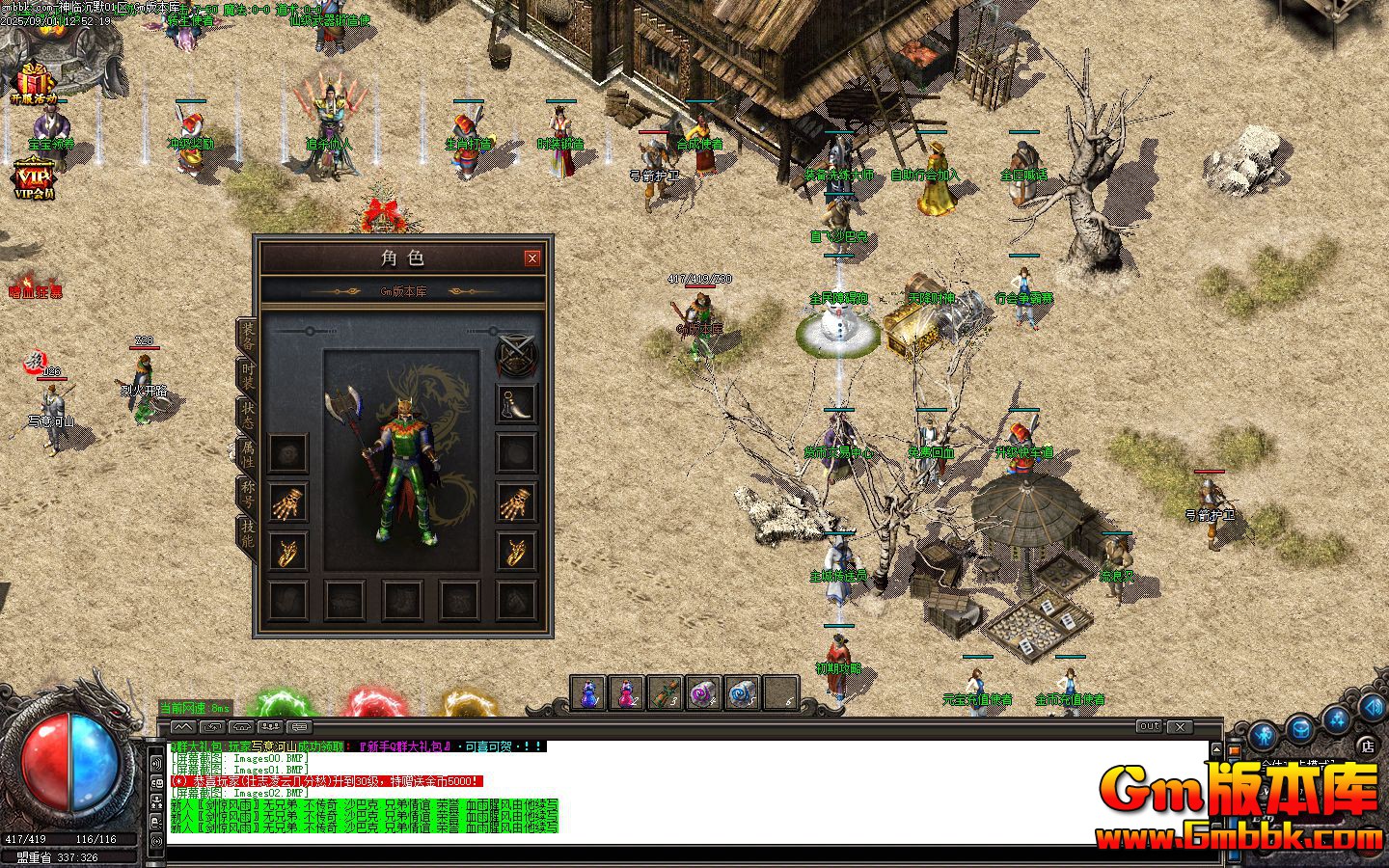Select the 装备 equipment tab
The height and width of the screenshot is (868, 1389).
248,336
